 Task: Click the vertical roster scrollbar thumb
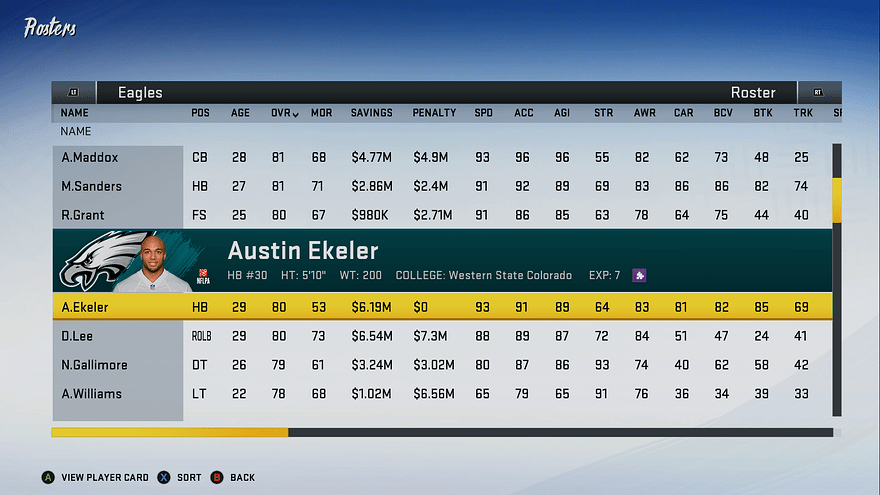point(837,200)
